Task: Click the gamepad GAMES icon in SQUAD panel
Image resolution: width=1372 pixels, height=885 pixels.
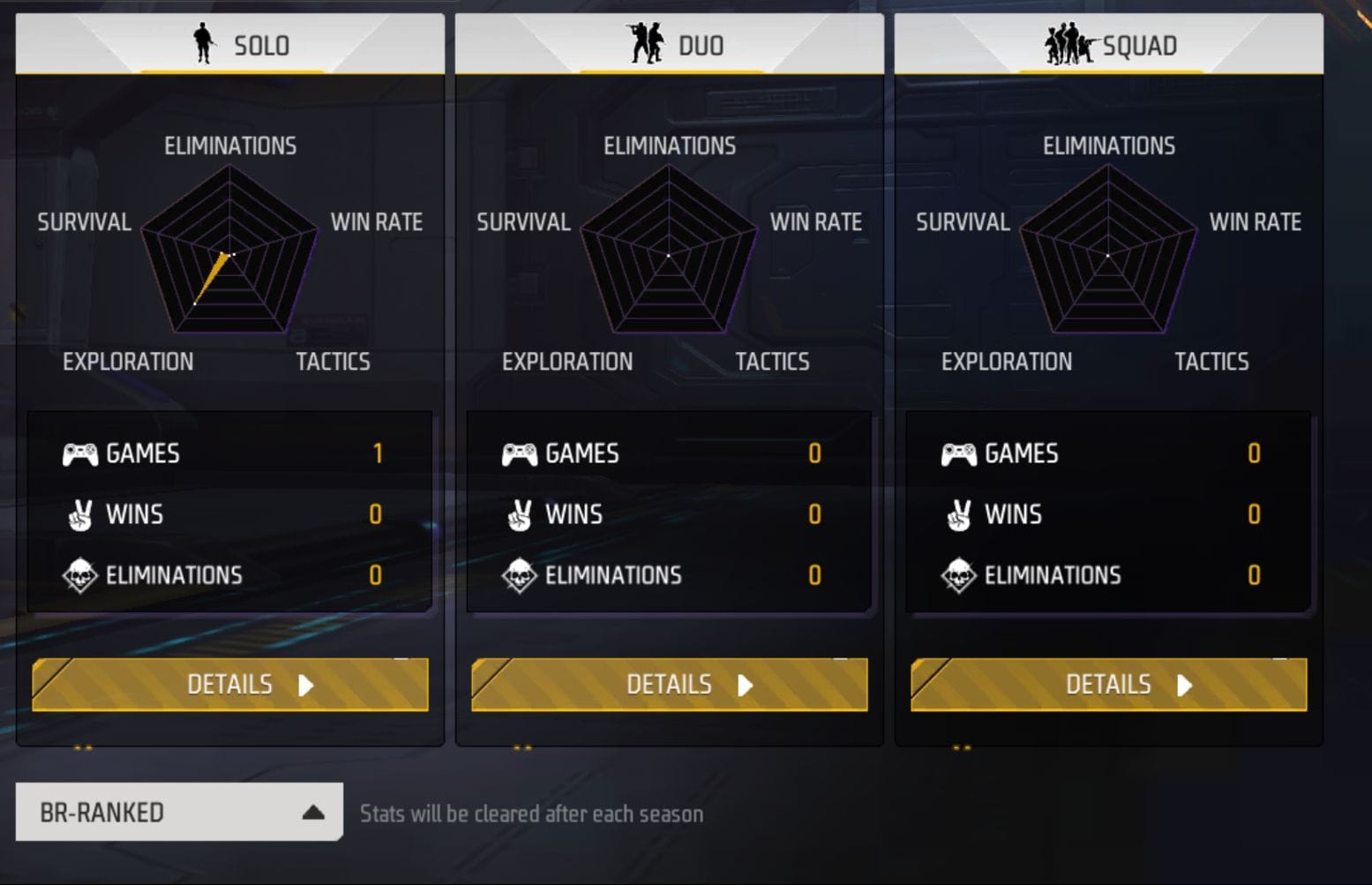Action: pyautogui.click(x=960, y=454)
